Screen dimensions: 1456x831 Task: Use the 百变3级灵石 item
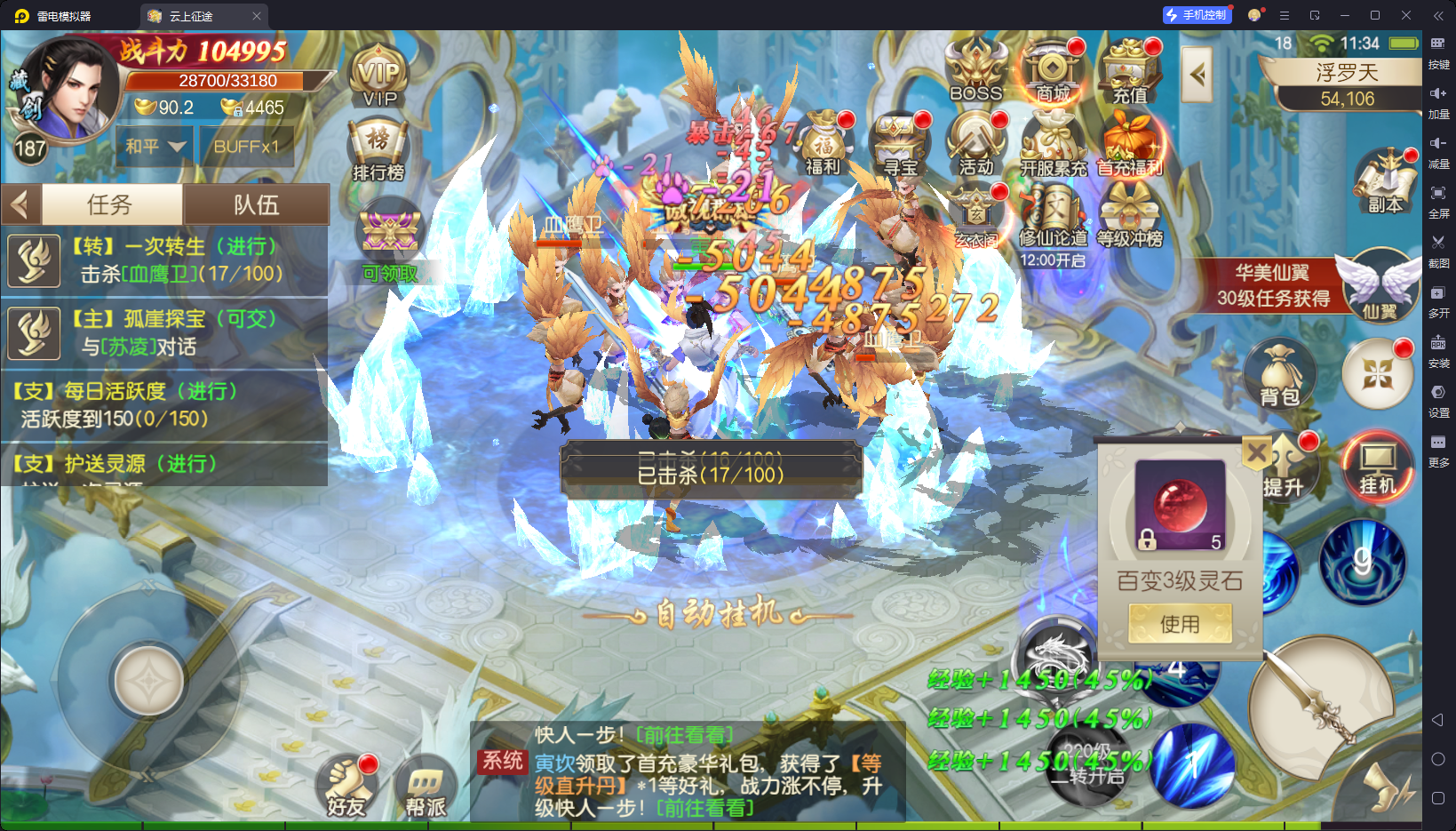tap(1180, 623)
